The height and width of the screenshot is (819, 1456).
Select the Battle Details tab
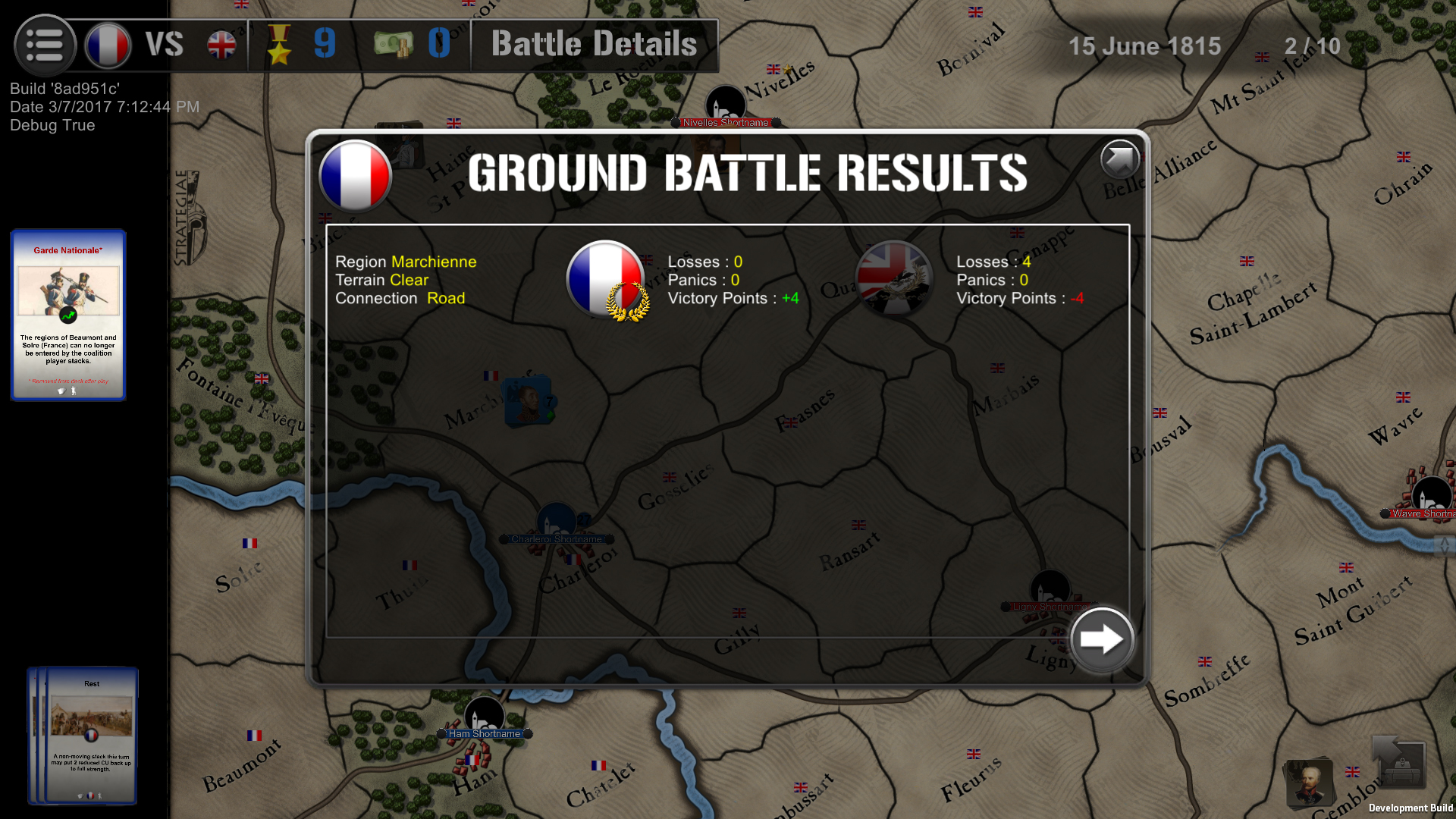pyautogui.click(x=594, y=45)
